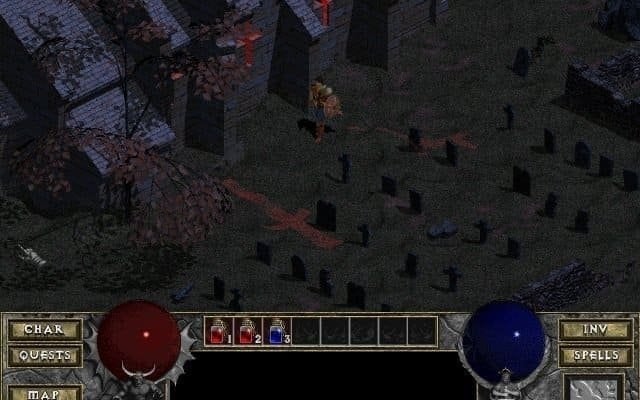Toggle the MAP button
640x400 pixels.
(x=44, y=392)
